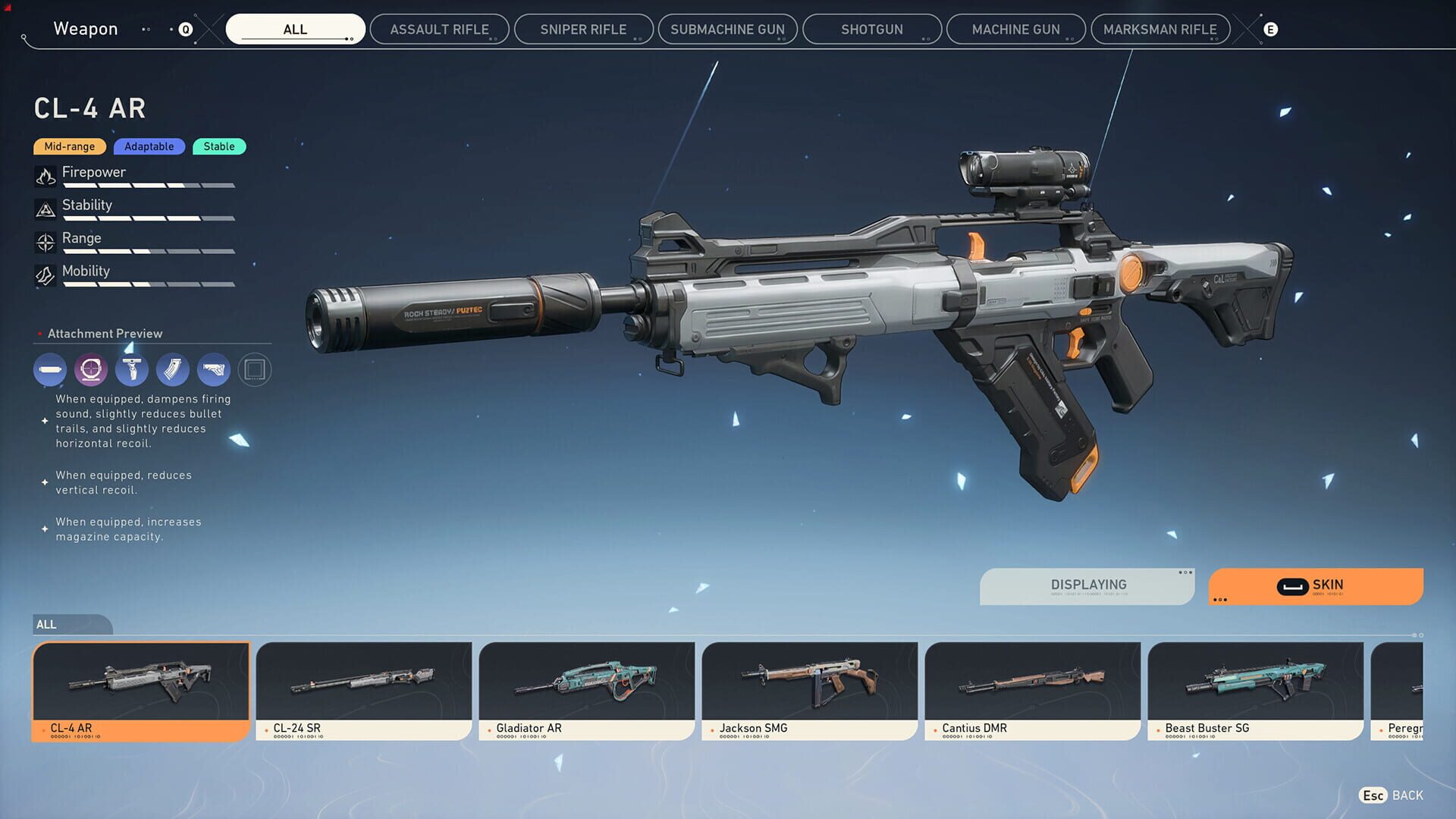Open the DISPLAYING options panel

(x=1087, y=585)
